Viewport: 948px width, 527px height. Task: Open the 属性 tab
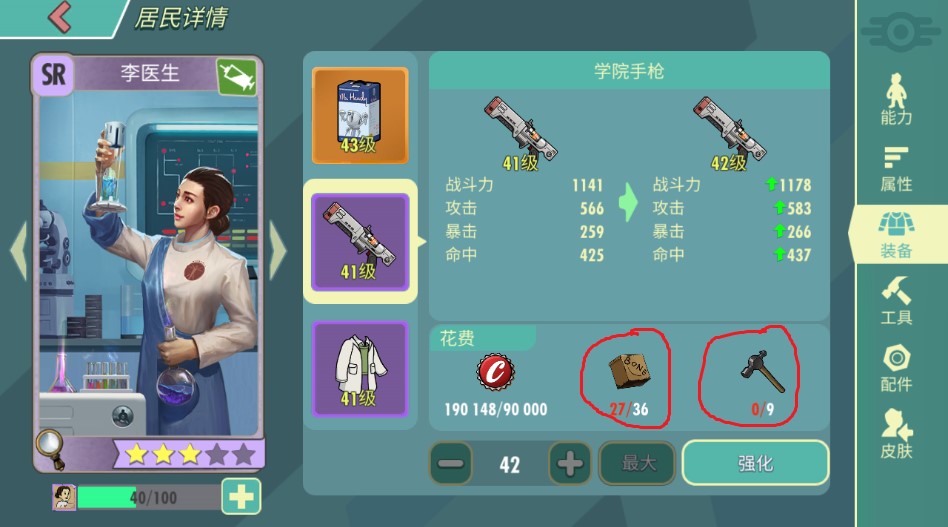896,168
